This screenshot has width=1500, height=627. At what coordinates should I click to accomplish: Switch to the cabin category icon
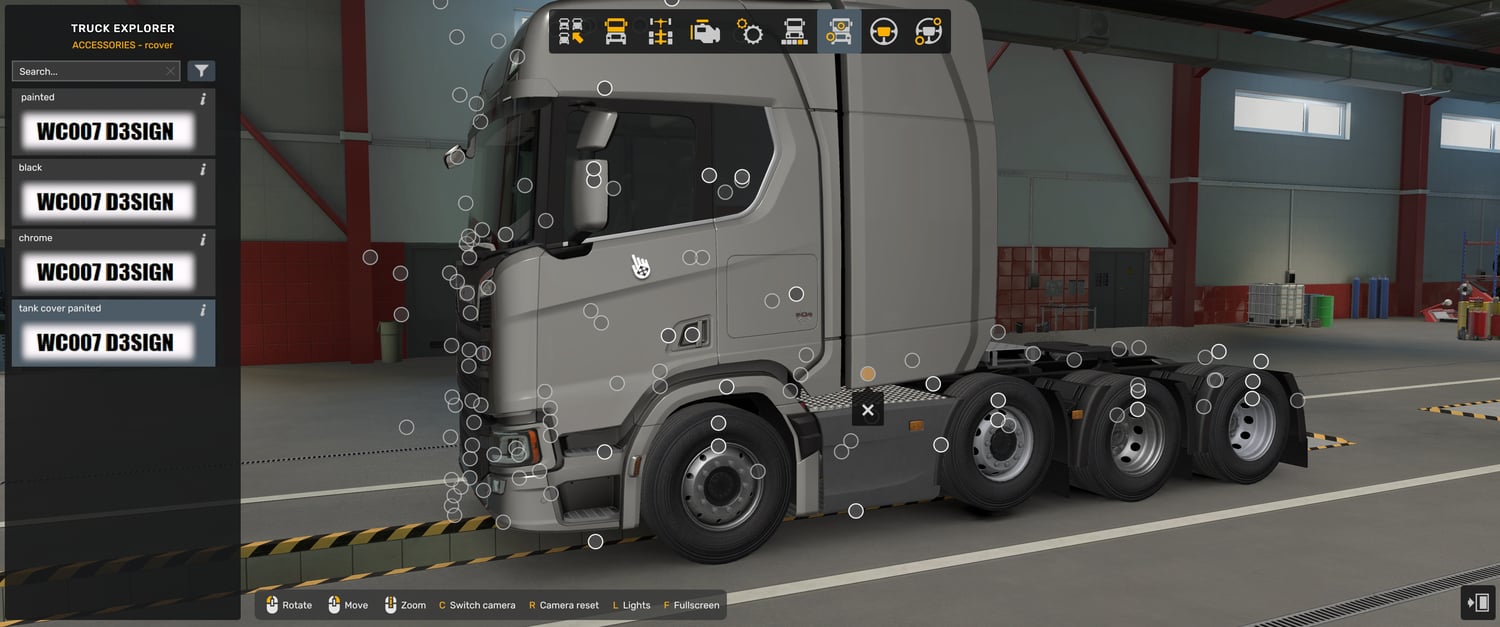(616, 32)
